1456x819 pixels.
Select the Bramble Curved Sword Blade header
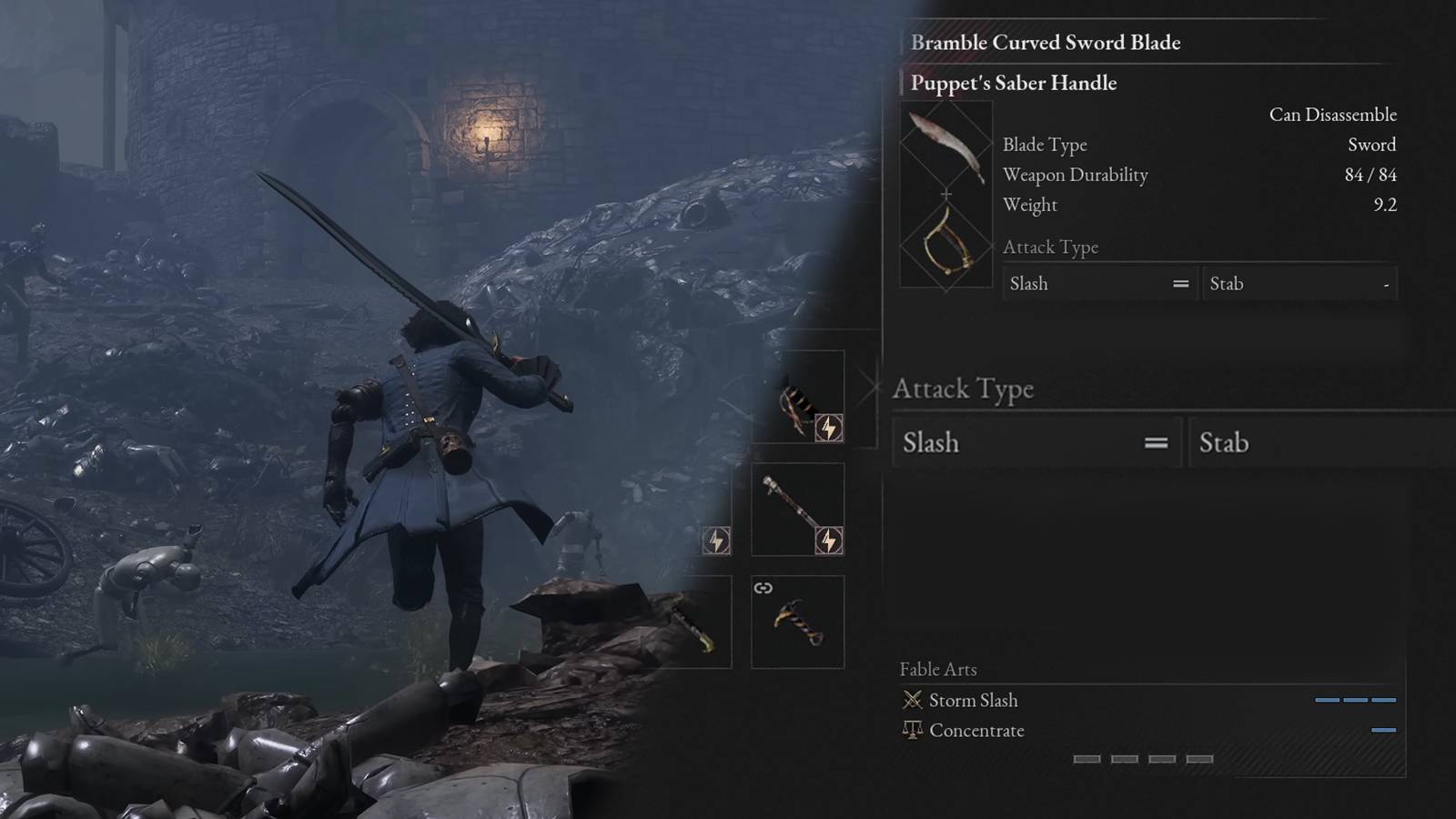(x=1043, y=42)
